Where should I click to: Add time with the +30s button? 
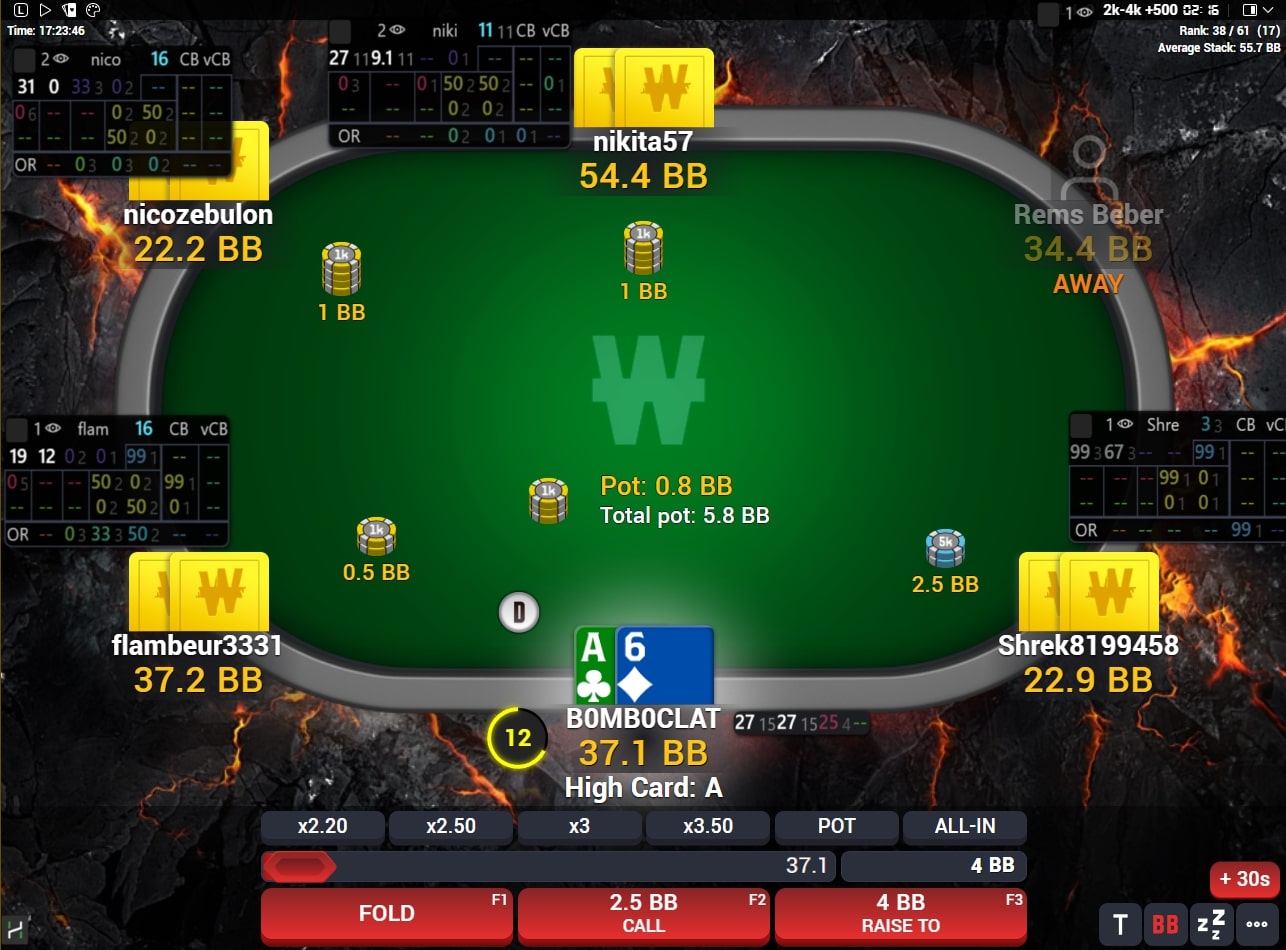[x=1244, y=880]
